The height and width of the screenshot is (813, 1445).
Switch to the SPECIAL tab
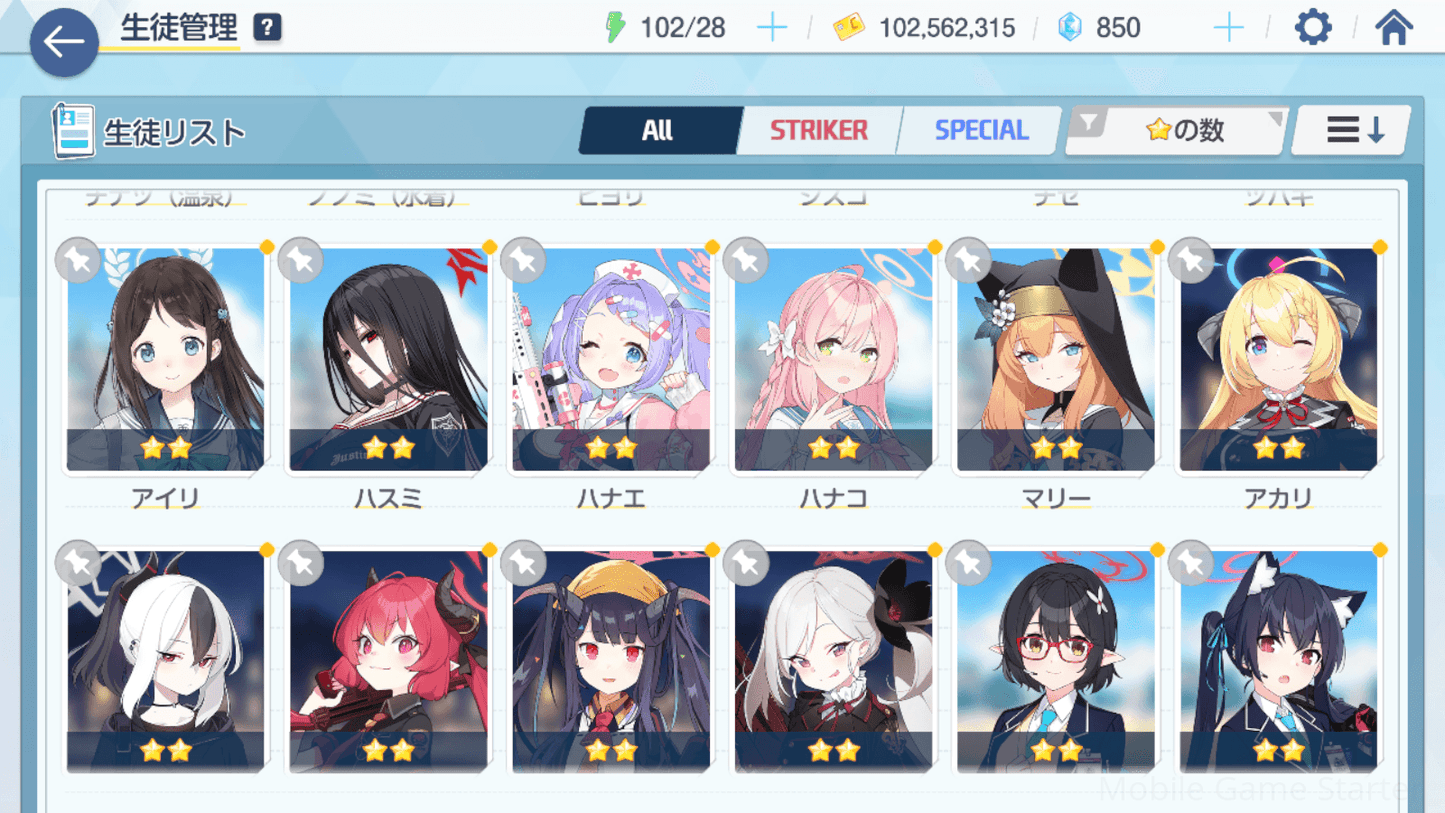(981, 130)
